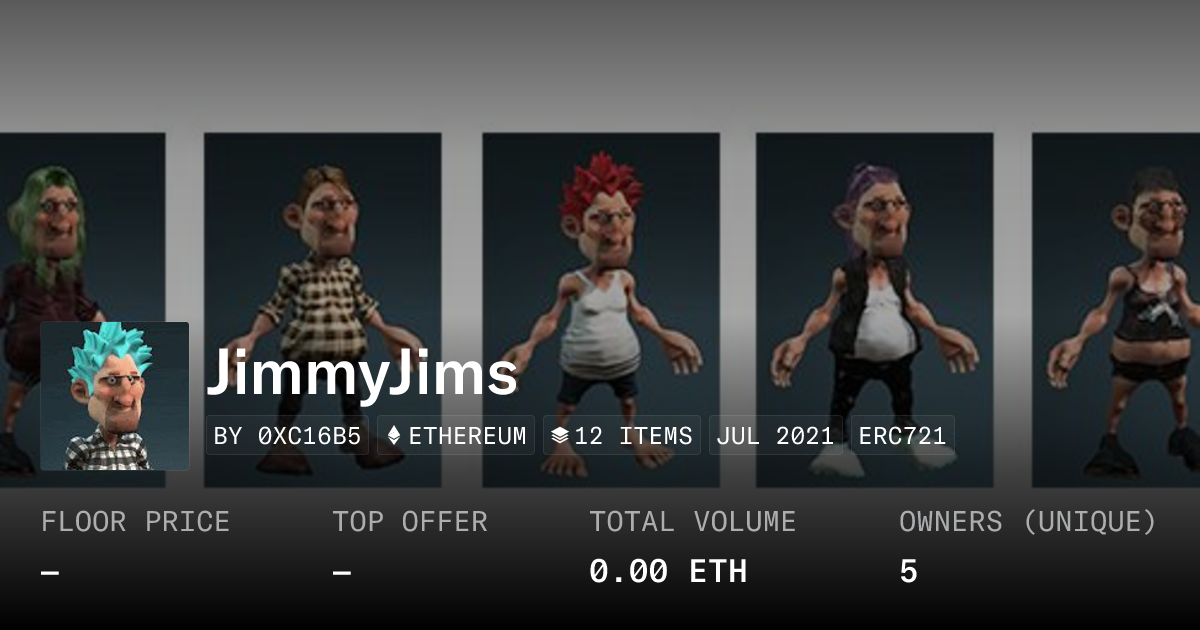Select the Ethereum chain tag
Viewport: 1200px width, 630px height.
click(456, 436)
